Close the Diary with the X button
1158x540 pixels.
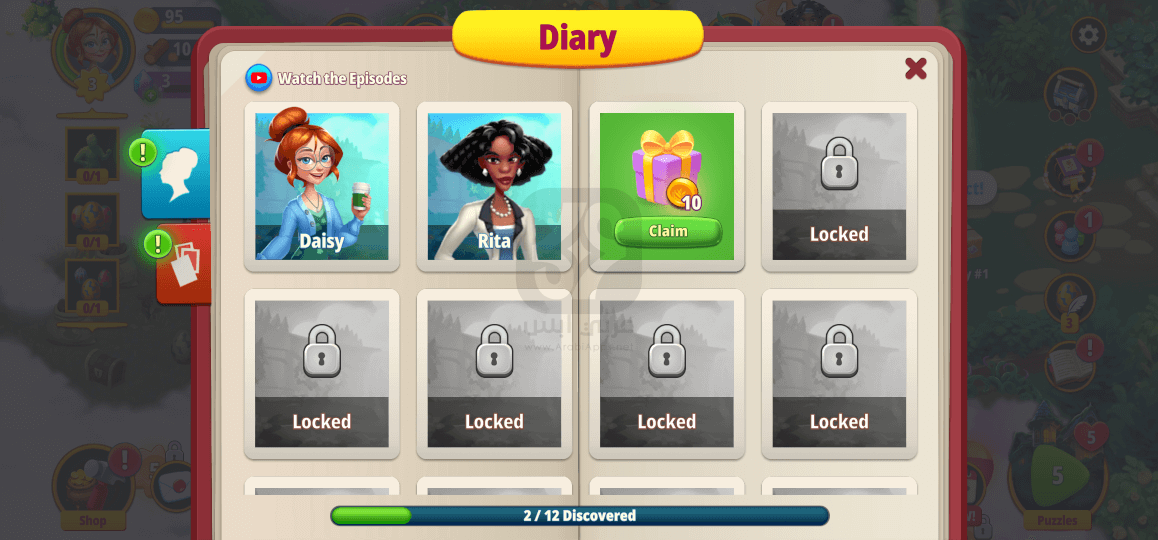(915, 68)
